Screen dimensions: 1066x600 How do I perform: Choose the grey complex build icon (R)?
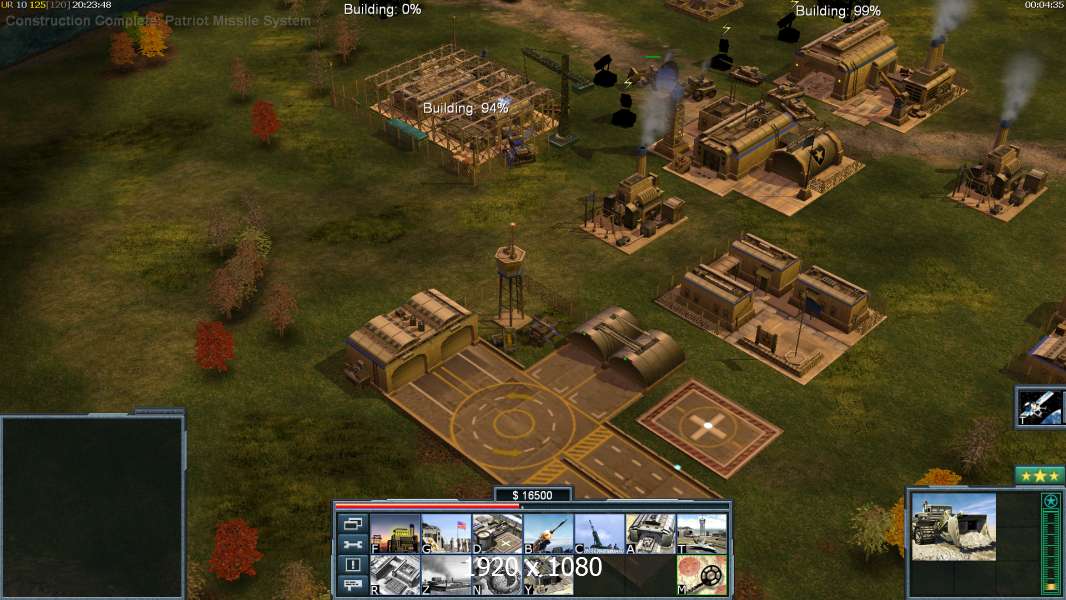pos(395,575)
